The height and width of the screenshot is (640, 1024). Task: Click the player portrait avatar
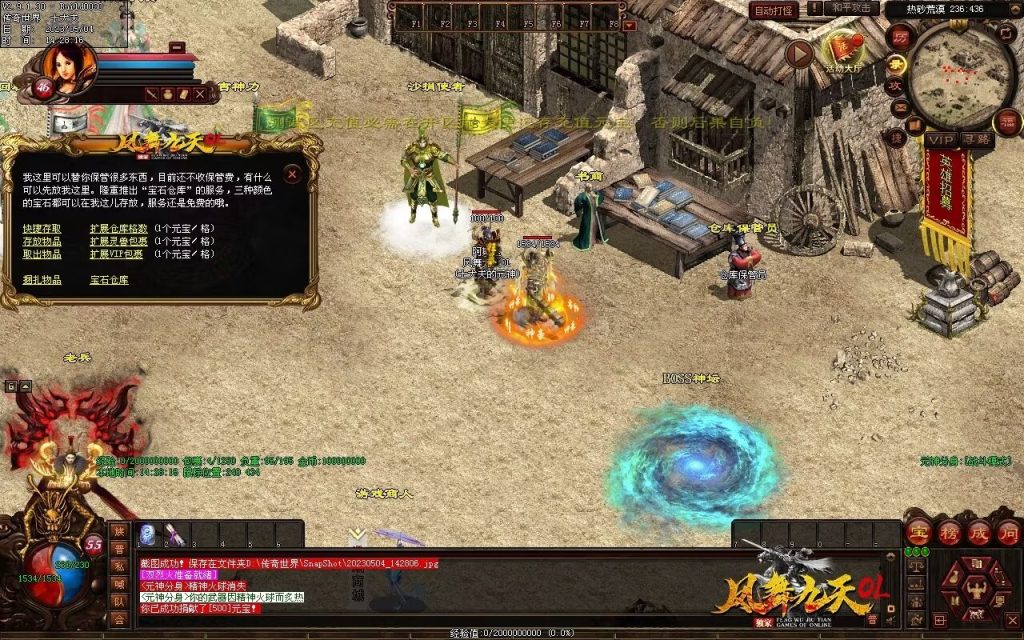point(70,66)
